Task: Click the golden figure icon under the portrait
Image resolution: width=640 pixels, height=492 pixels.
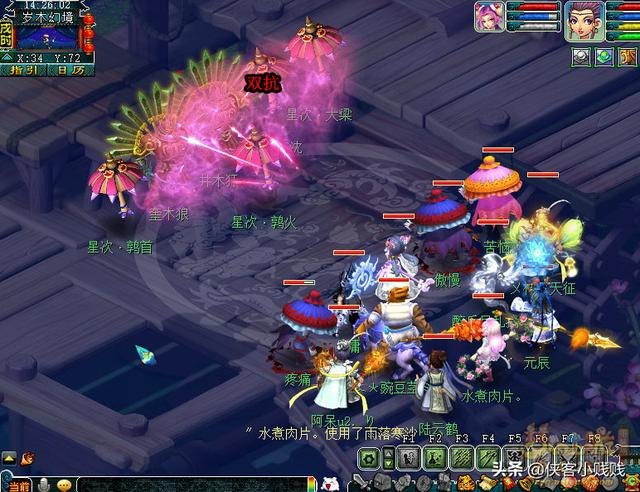Action: coord(626,57)
